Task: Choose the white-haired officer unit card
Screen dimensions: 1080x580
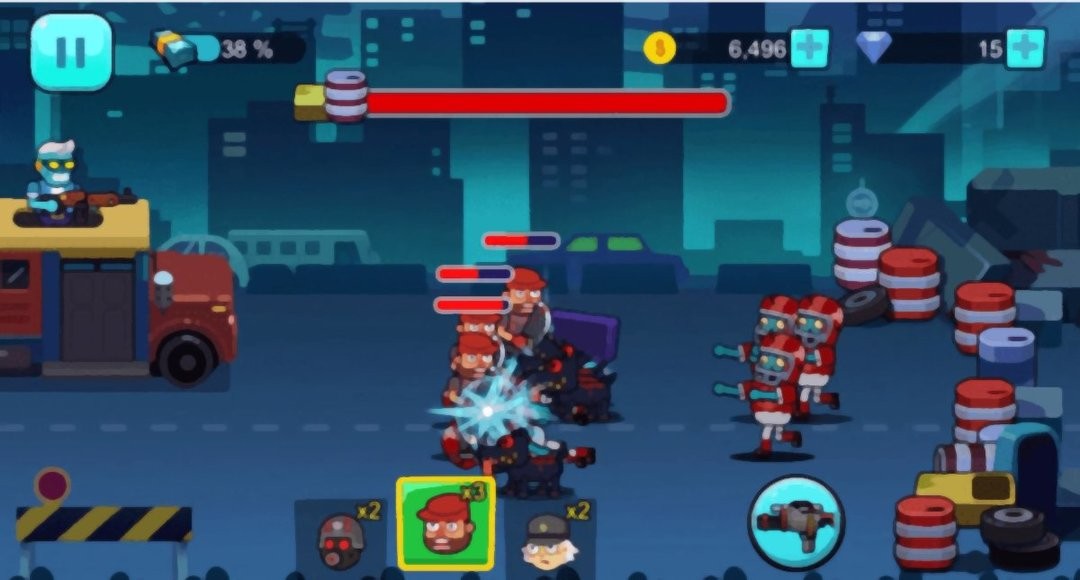Action: click(549, 536)
